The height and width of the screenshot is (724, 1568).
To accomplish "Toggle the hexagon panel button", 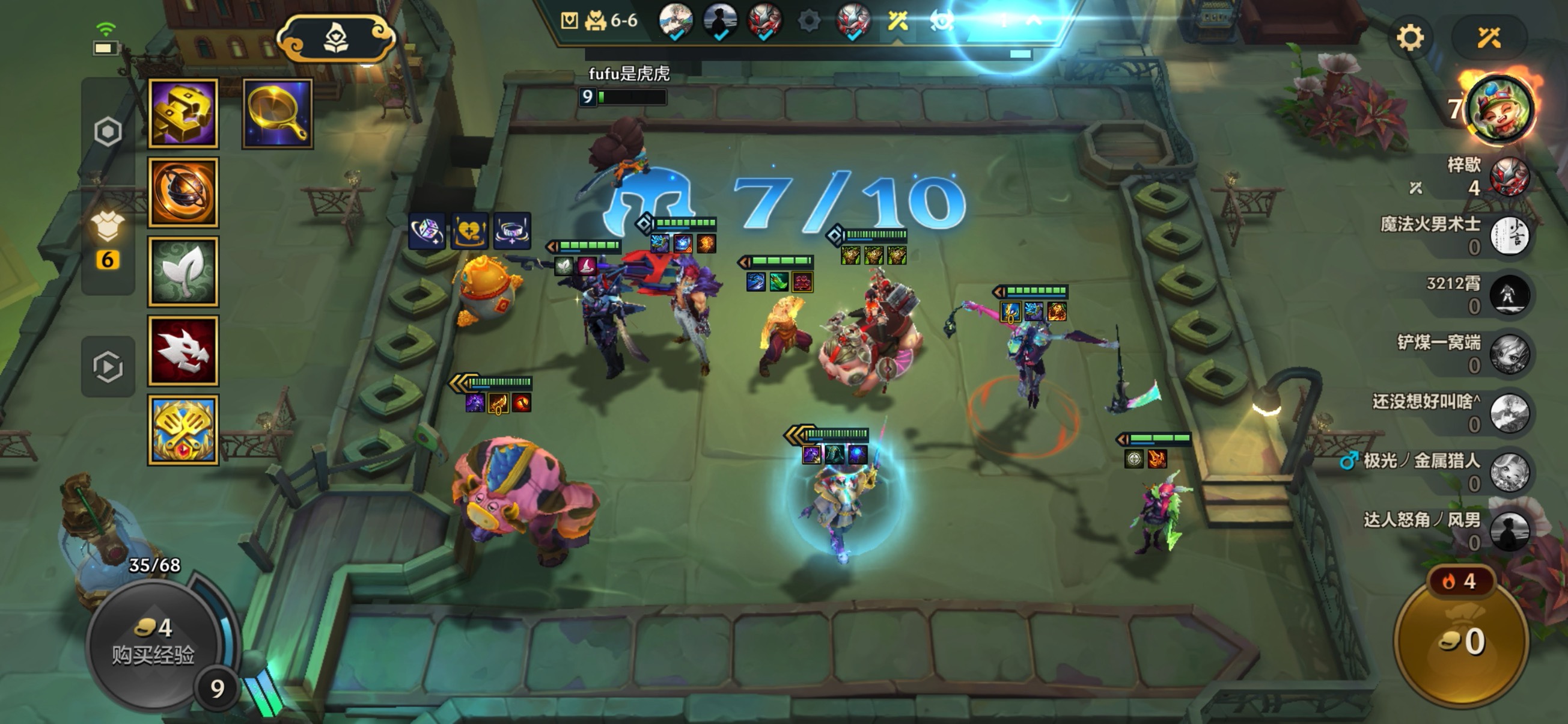I will (108, 132).
